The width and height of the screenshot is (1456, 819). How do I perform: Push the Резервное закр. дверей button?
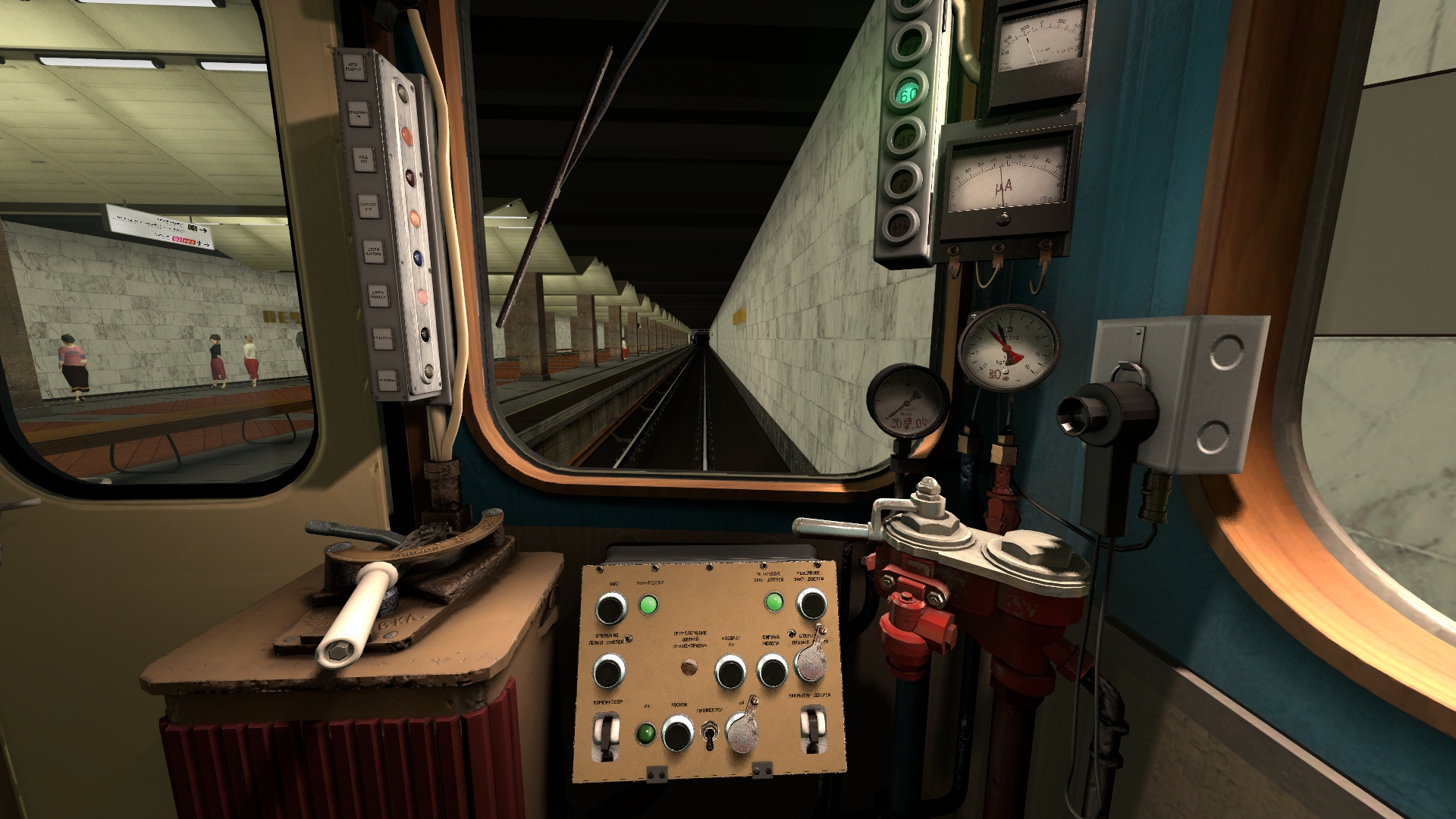tap(811, 604)
